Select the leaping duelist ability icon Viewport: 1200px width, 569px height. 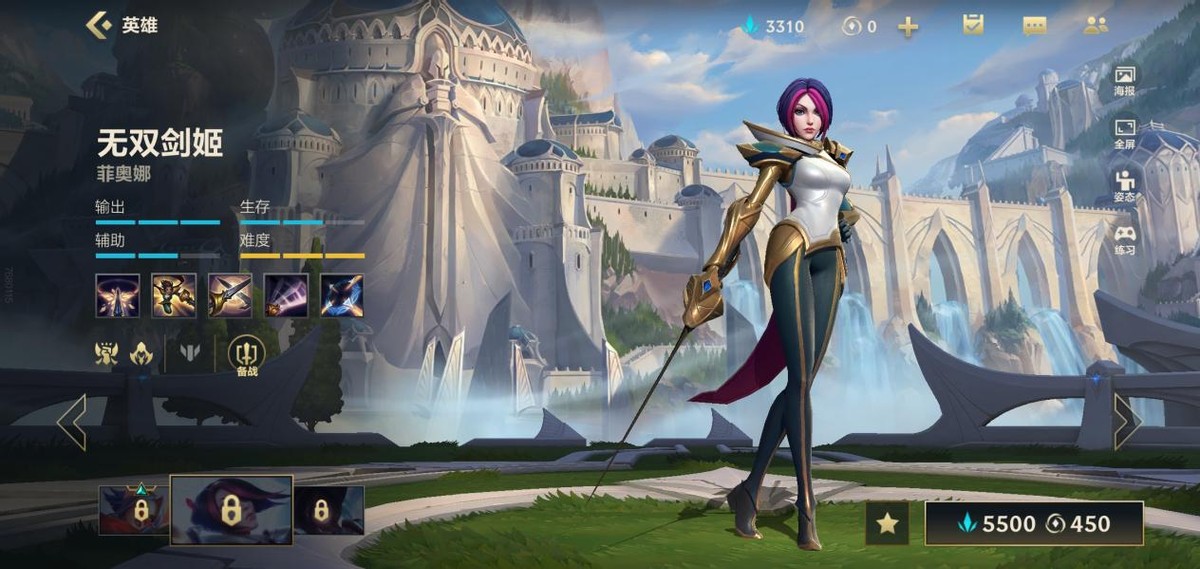(x=173, y=296)
